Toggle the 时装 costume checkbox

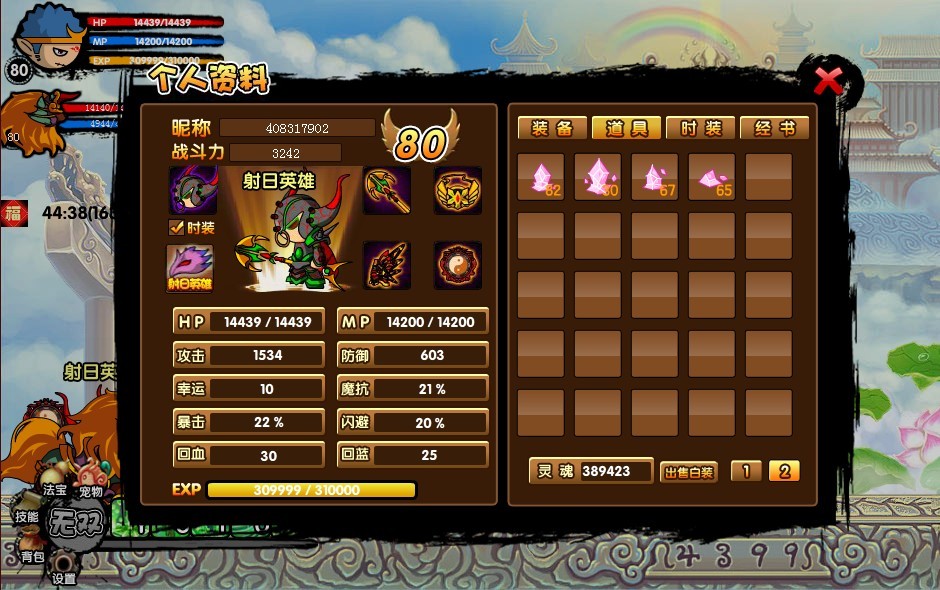(x=177, y=228)
